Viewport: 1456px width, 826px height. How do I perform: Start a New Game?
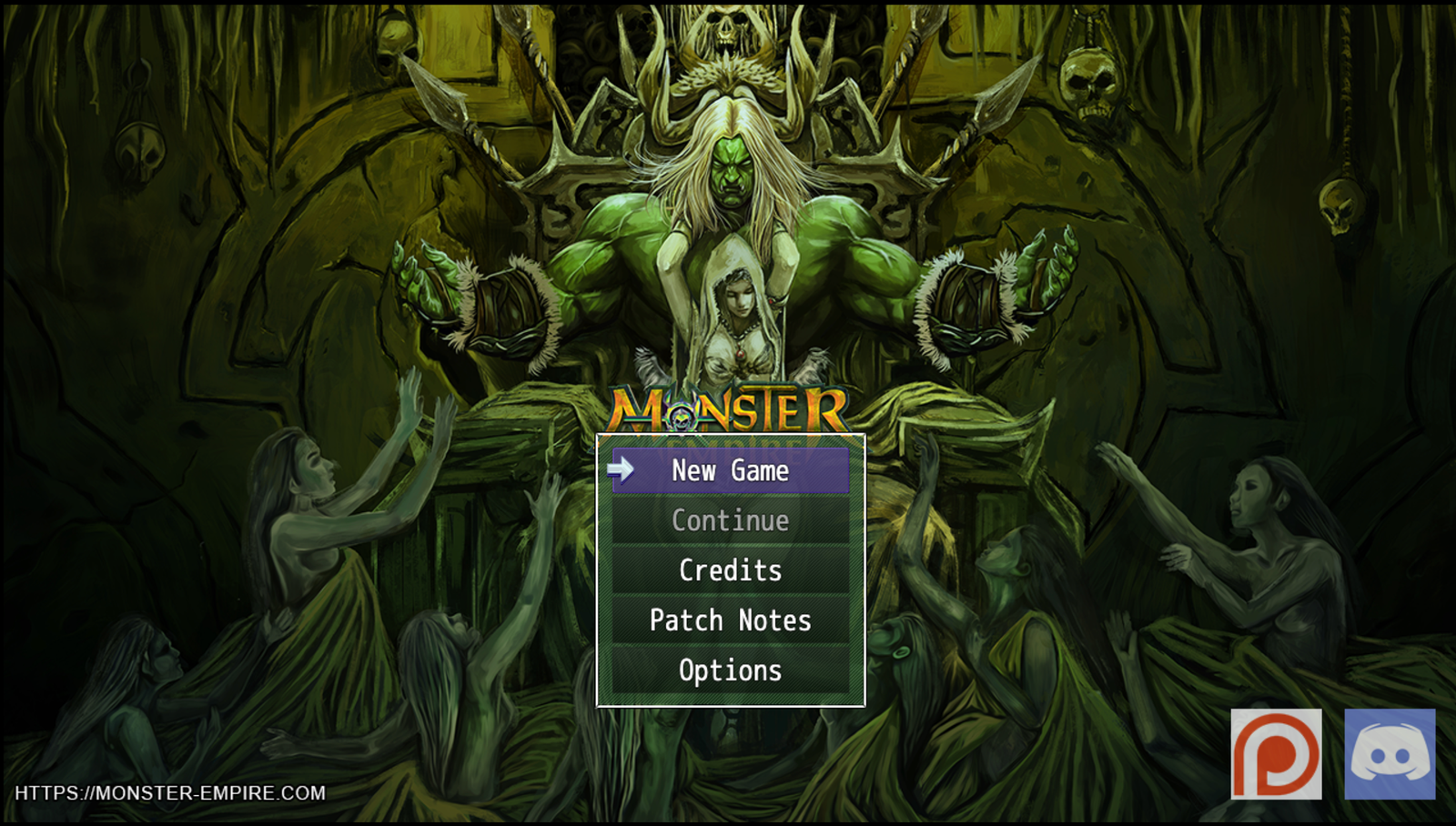tap(728, 471)
